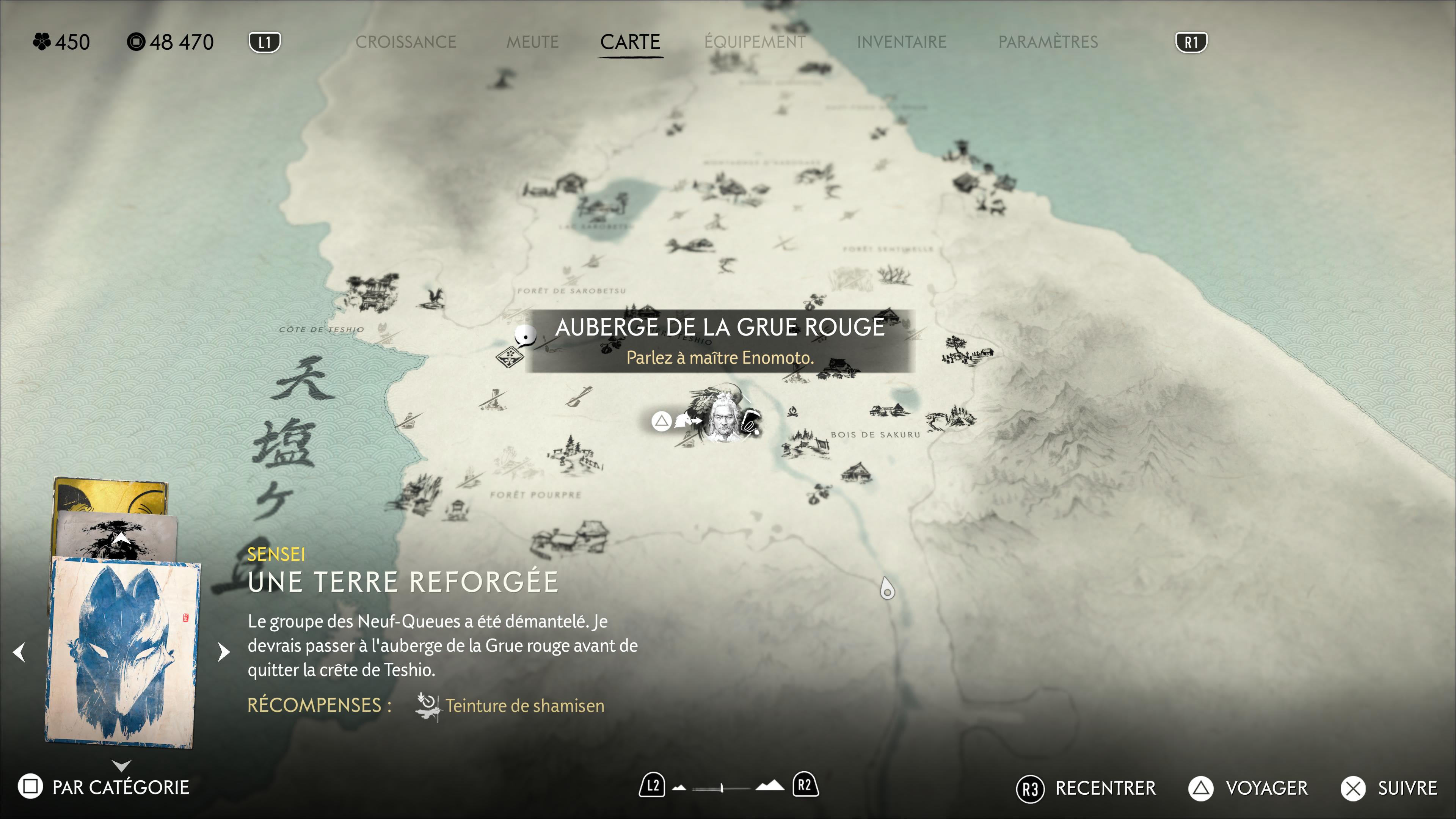The height and width of the screenshot is (819, 1456).
Task: Track the quest with Suivre
Action: point(1389,788)
